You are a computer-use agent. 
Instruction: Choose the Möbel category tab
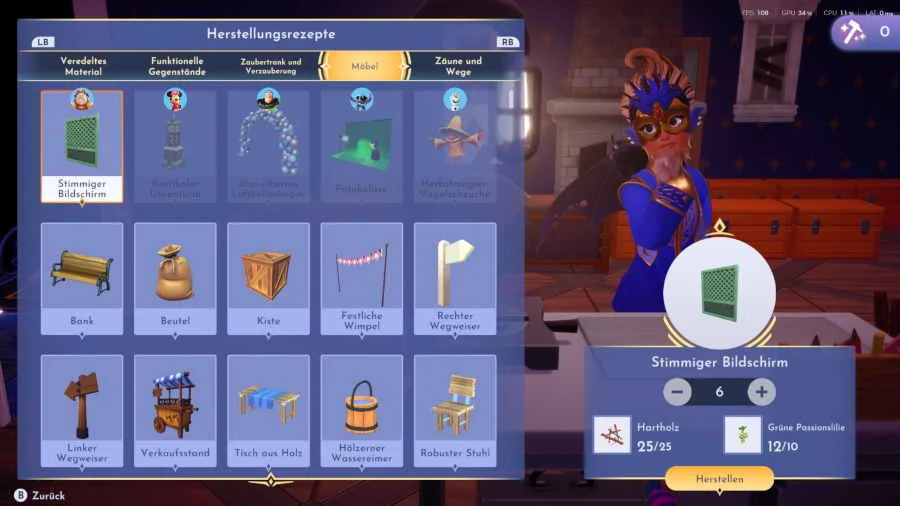364,66
